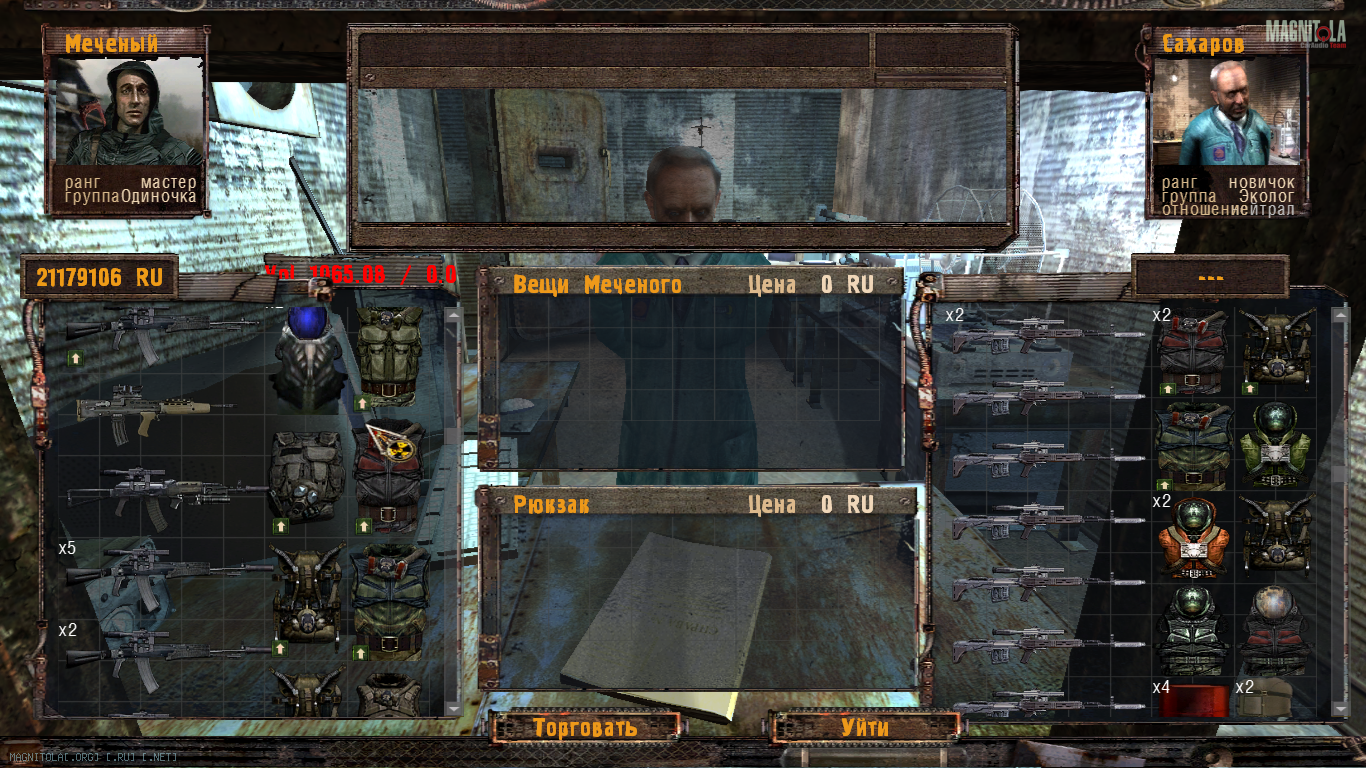Click the Торговать trade button

tap(585, 727)
